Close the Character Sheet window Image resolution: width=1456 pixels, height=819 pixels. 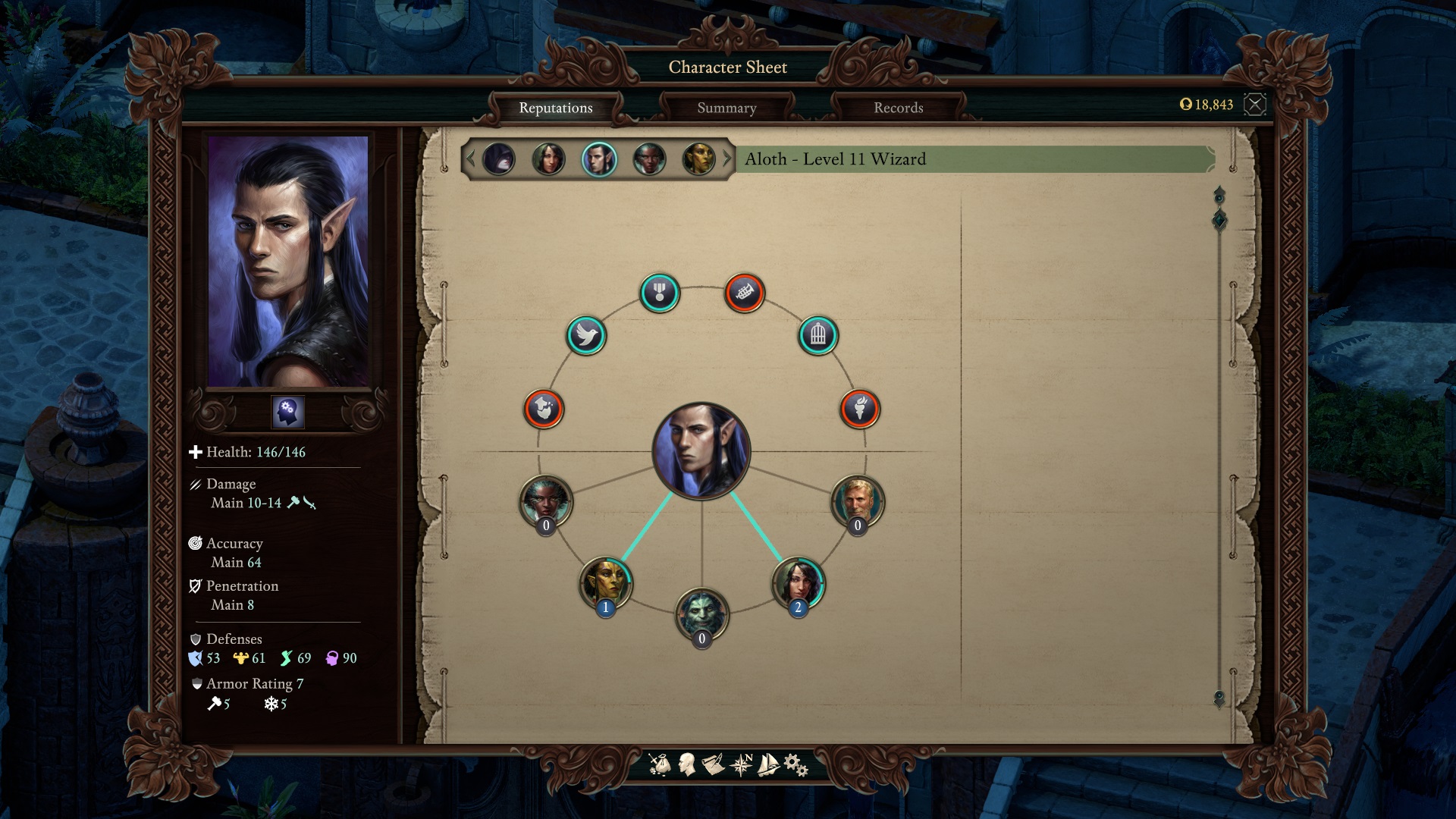click(1257, 105)
